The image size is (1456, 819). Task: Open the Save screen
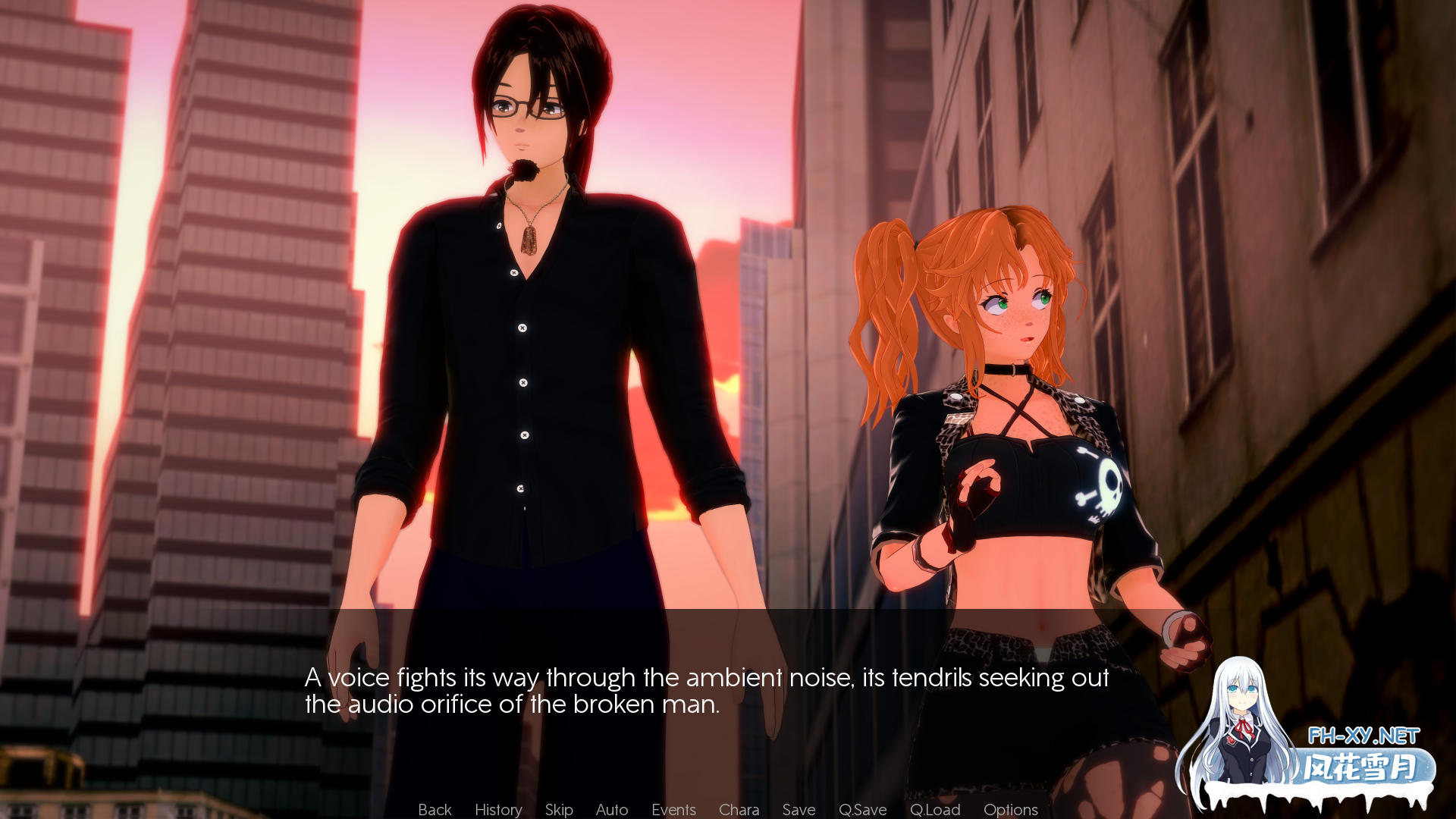coord(798,809)
